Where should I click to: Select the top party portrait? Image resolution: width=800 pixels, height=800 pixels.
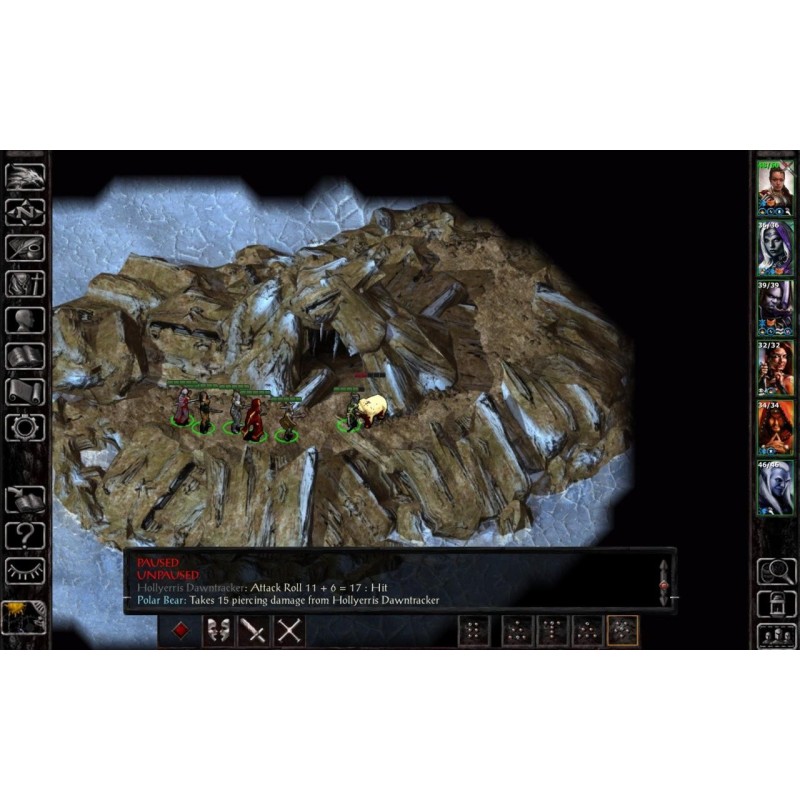(775, 186)
